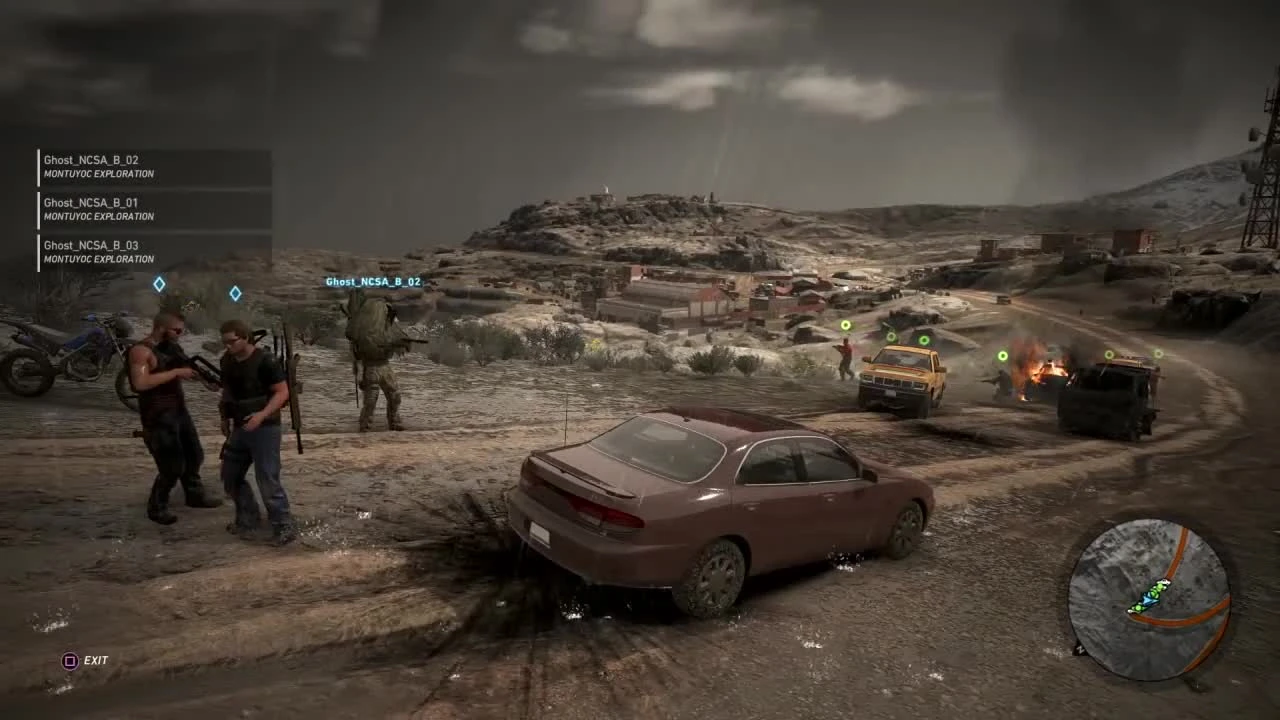This screenshot has height=720, width=1280.
Task: Click the MONTUYOC EXPLORATION text under Ghost_NCSA_B_01
Action: [98, 216]
